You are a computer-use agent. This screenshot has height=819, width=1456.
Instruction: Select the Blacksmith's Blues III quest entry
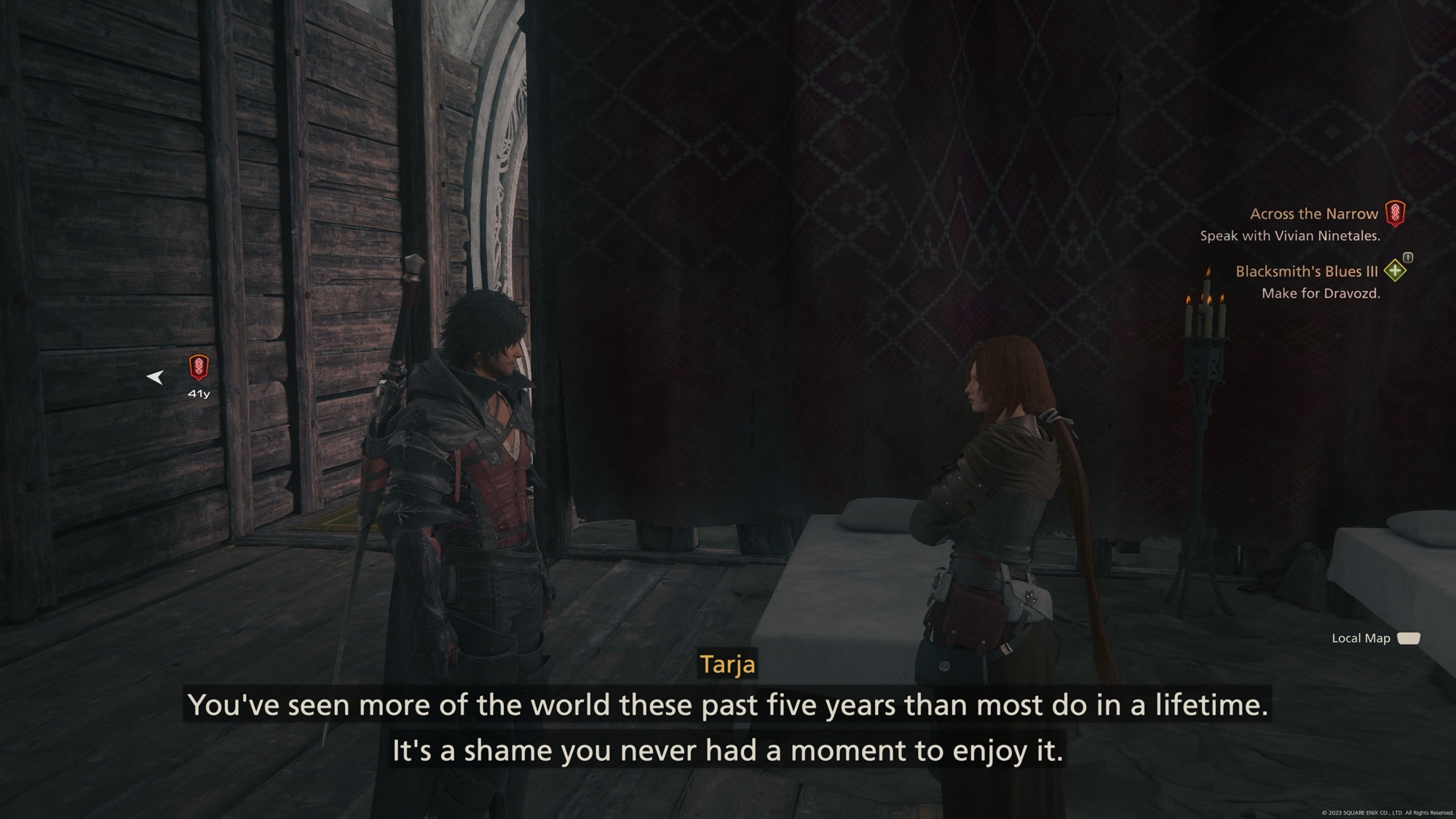tap(1306, 272)
